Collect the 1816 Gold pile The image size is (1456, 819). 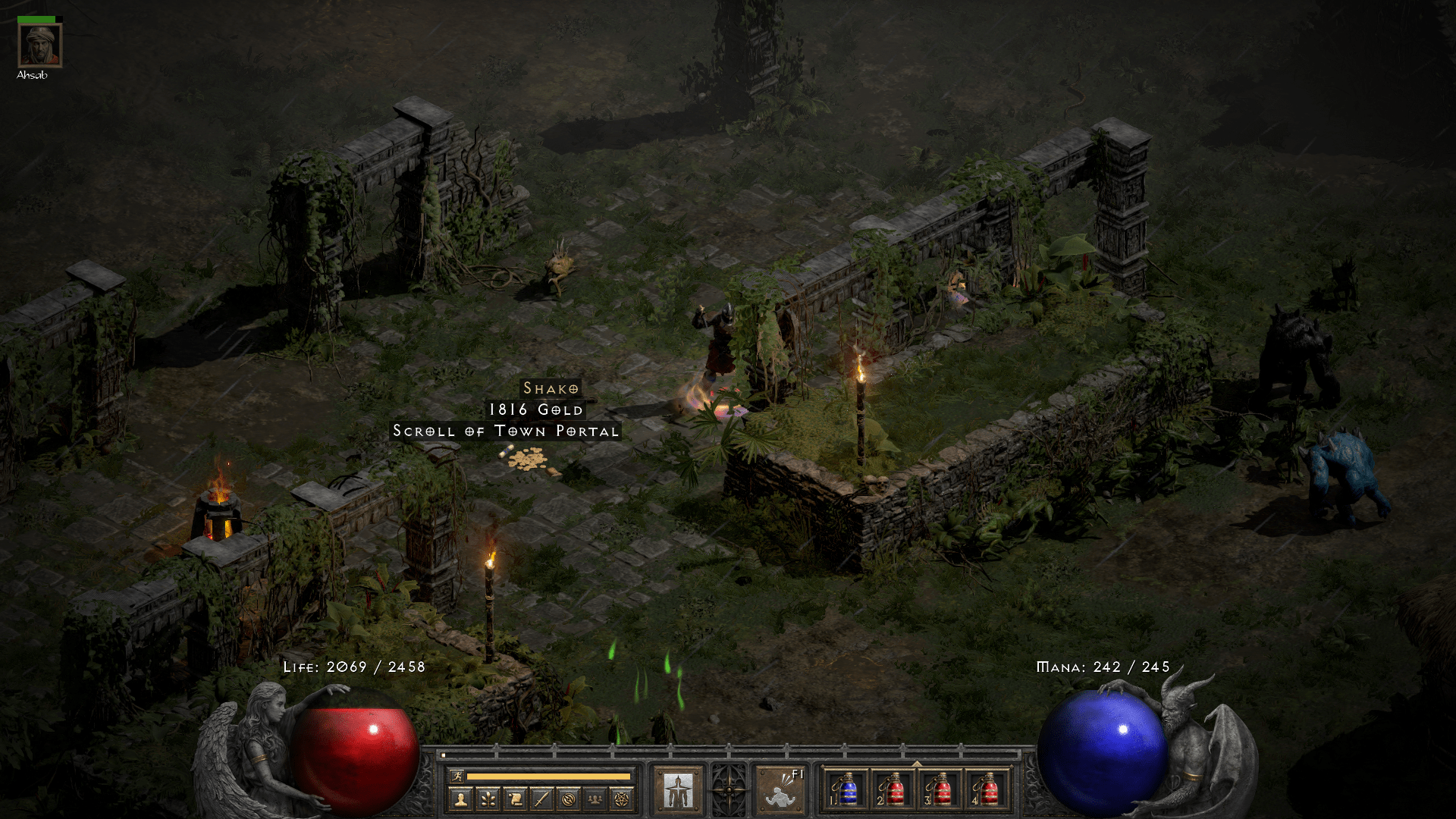point(535,409)
